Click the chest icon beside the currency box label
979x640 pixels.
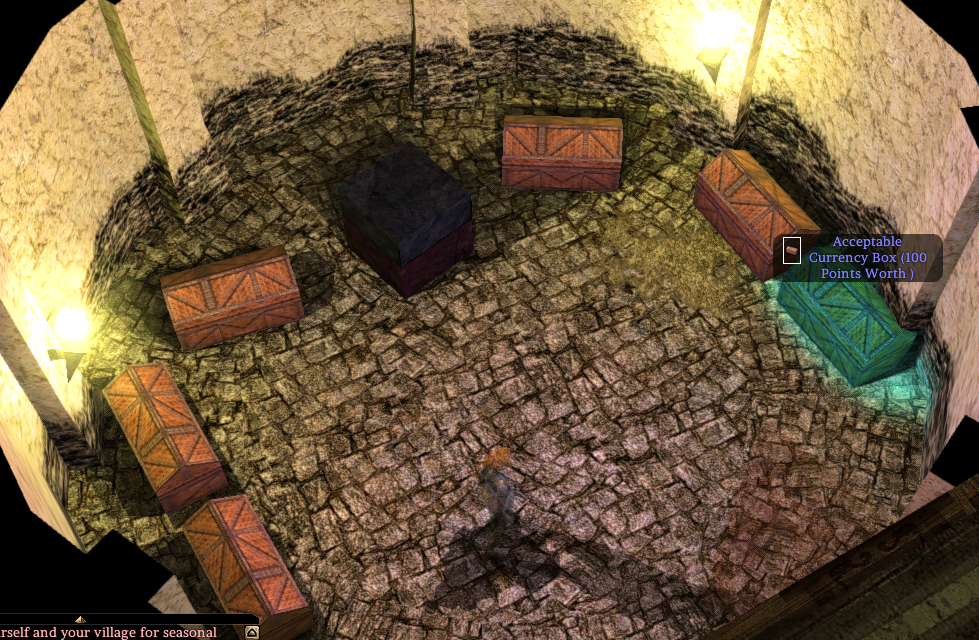point(792,249)
